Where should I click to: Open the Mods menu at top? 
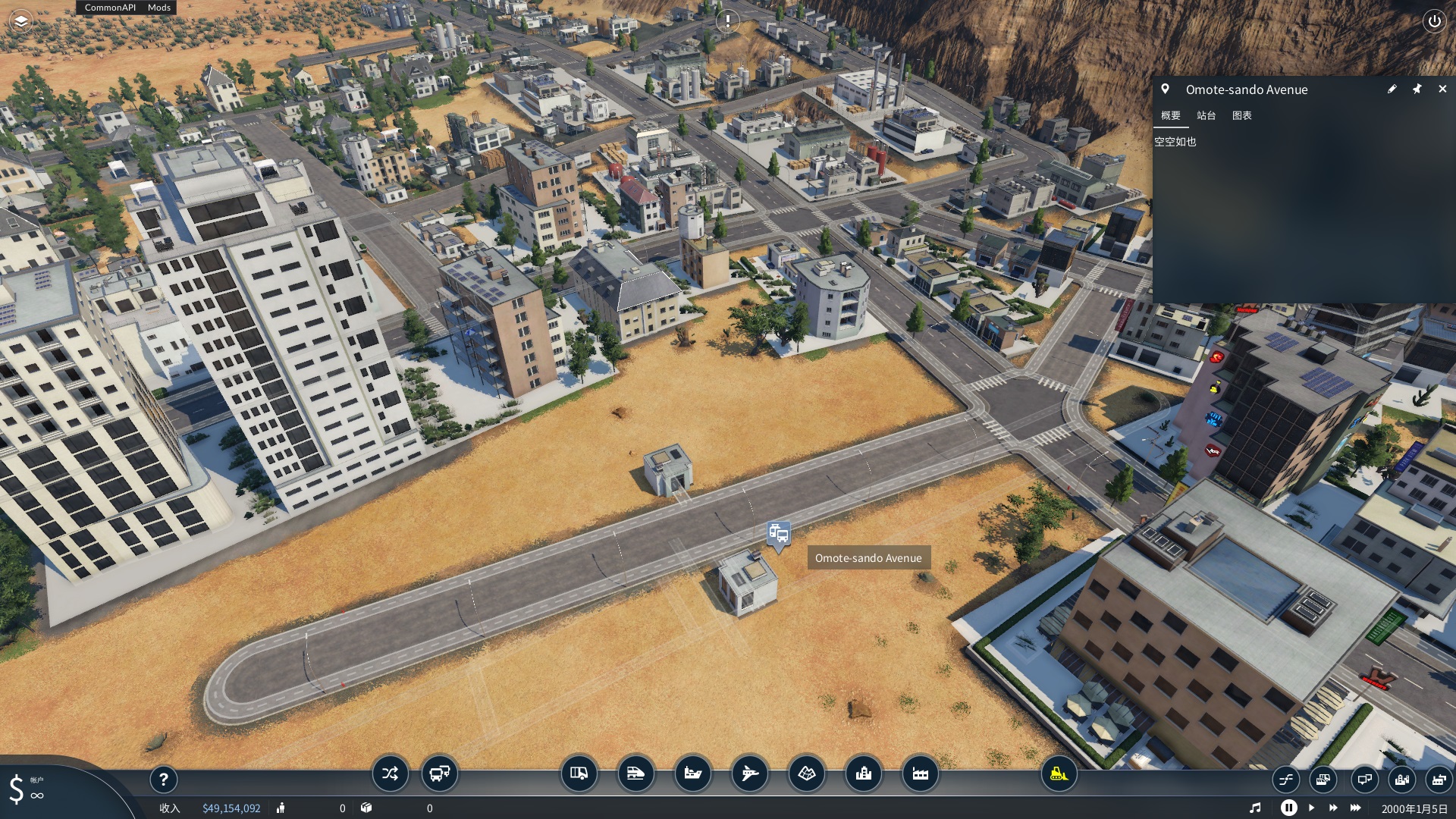click(159, 8)
